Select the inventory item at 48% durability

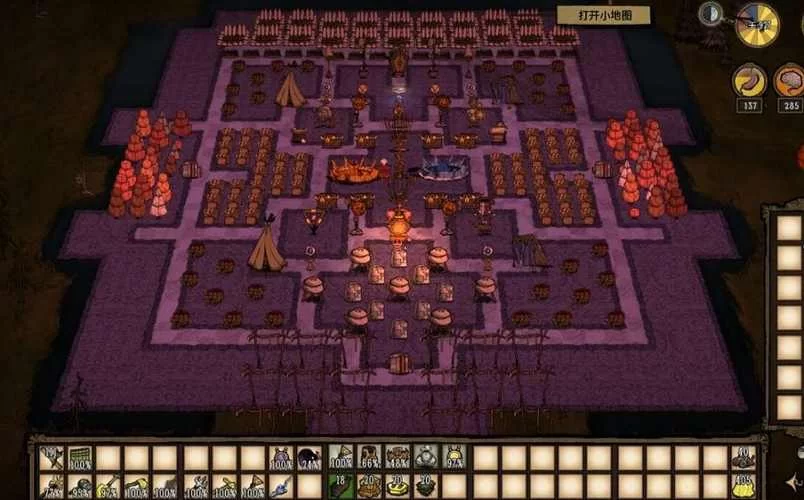[x=398, y=458]
